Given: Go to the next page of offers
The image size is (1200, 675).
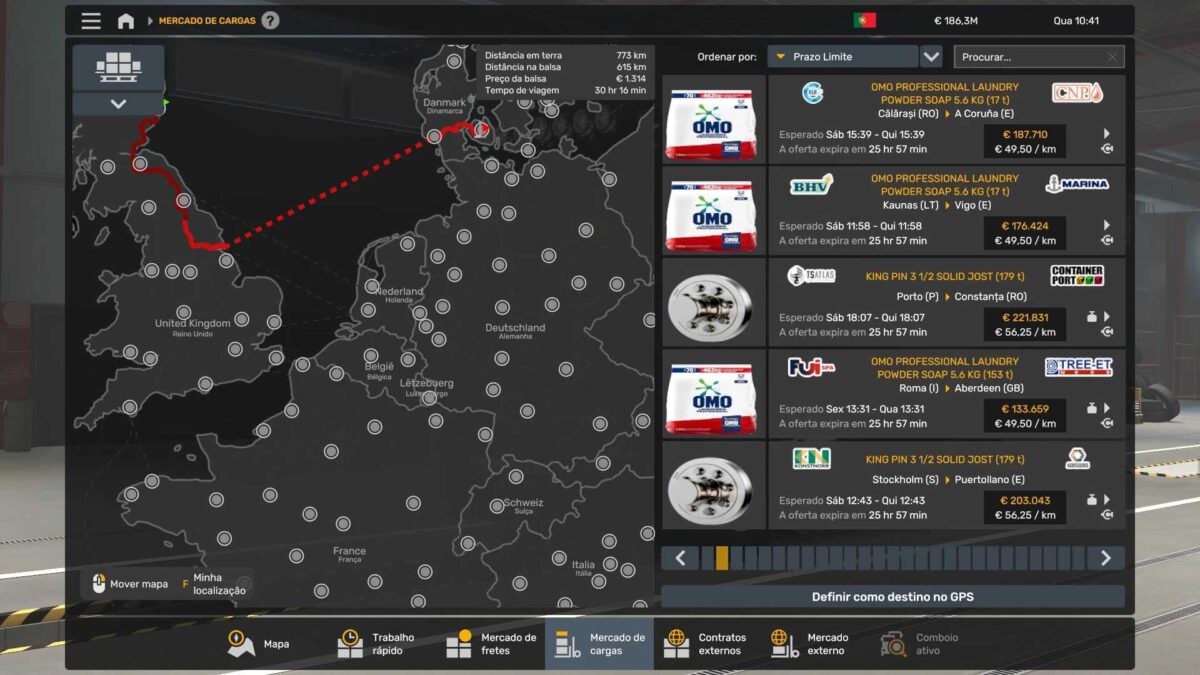Looking at the screenshot, I should pos(1105,558).
